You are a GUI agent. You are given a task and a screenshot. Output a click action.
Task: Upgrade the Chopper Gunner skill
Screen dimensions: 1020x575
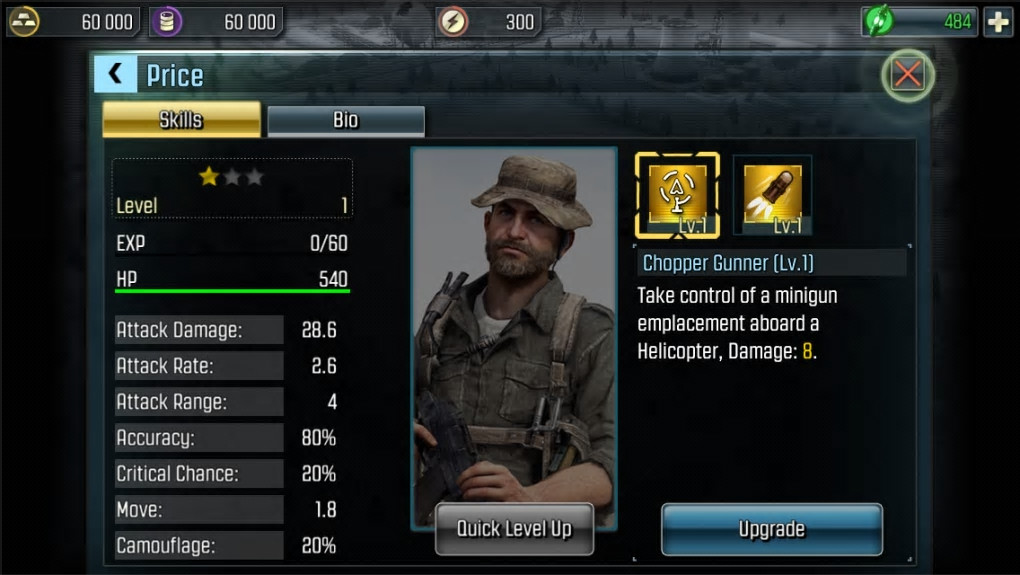click(x=771, y=529)
